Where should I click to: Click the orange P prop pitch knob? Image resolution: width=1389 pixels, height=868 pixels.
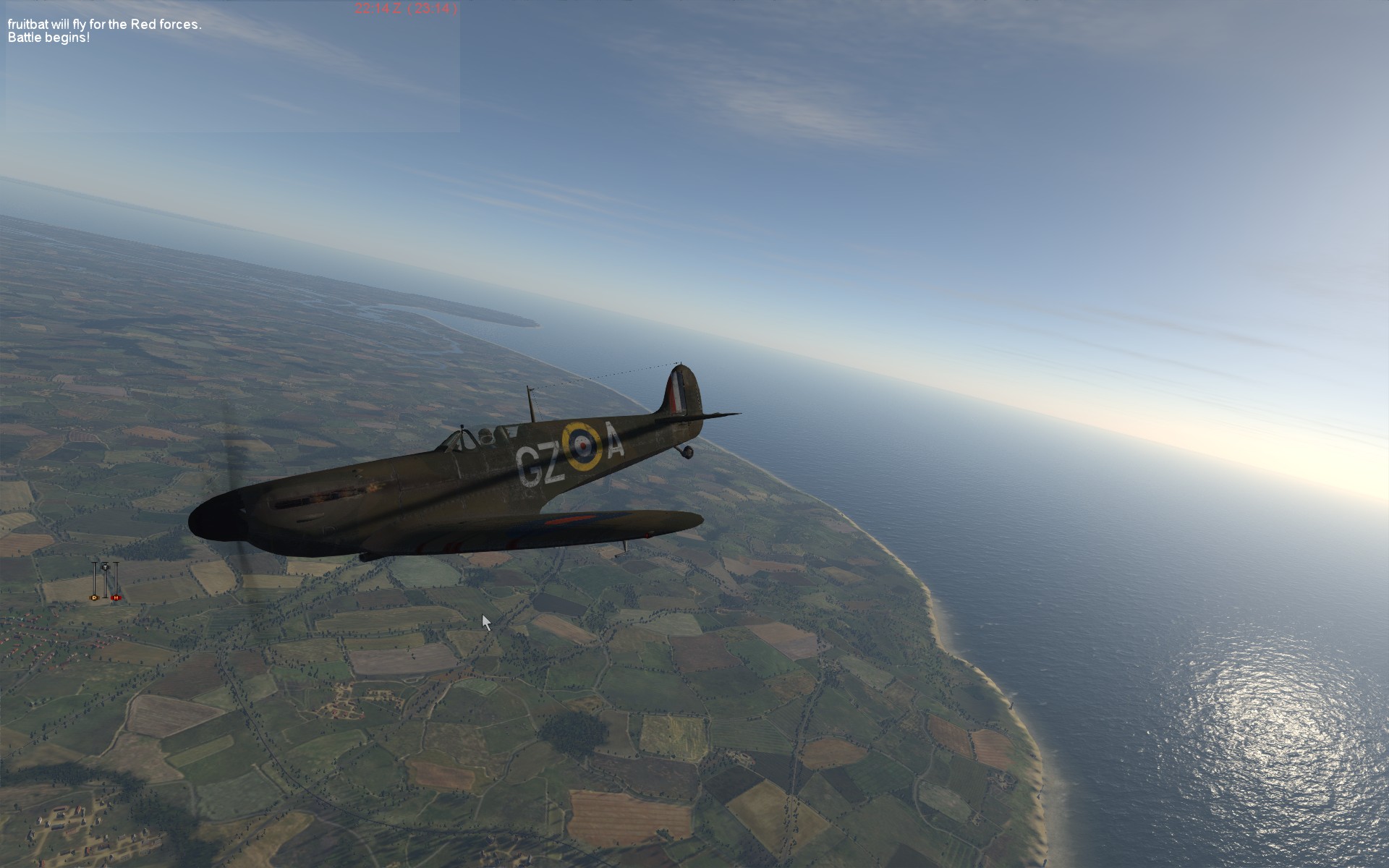point(94,597)
